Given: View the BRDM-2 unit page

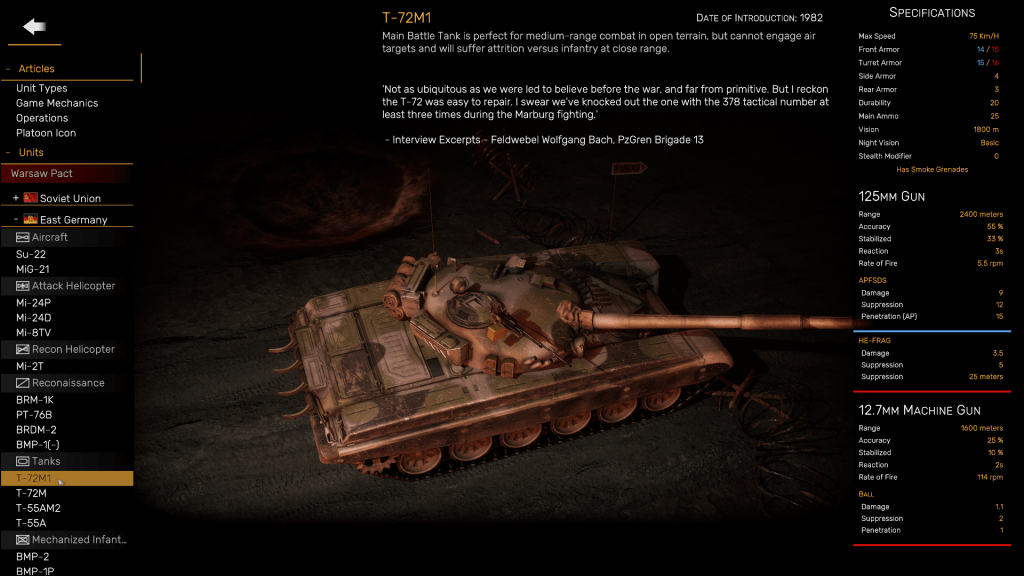Looking at the screenshot, I should point(36,430).
